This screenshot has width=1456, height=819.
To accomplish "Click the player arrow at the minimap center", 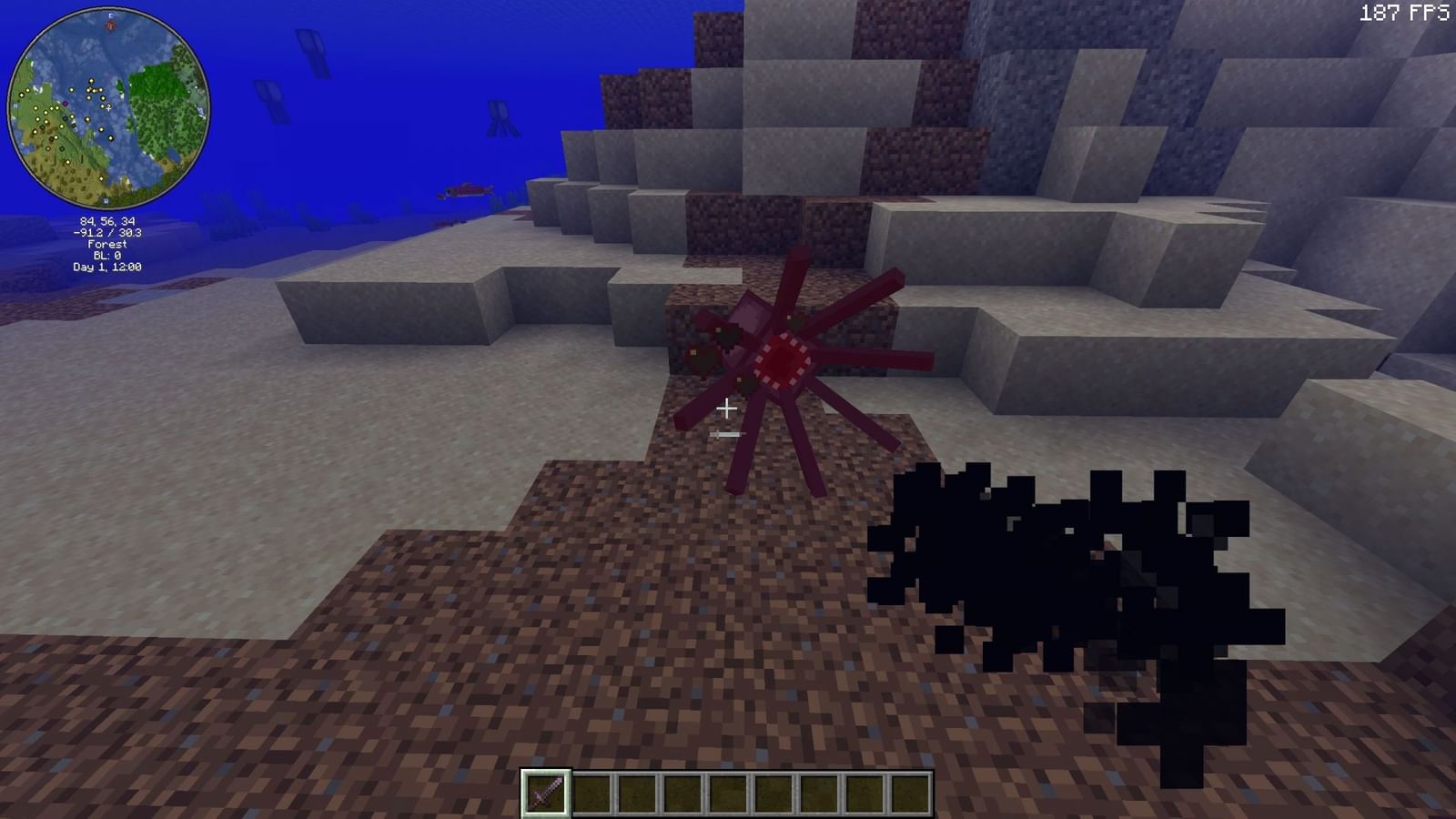I will [x=107, y=107].
